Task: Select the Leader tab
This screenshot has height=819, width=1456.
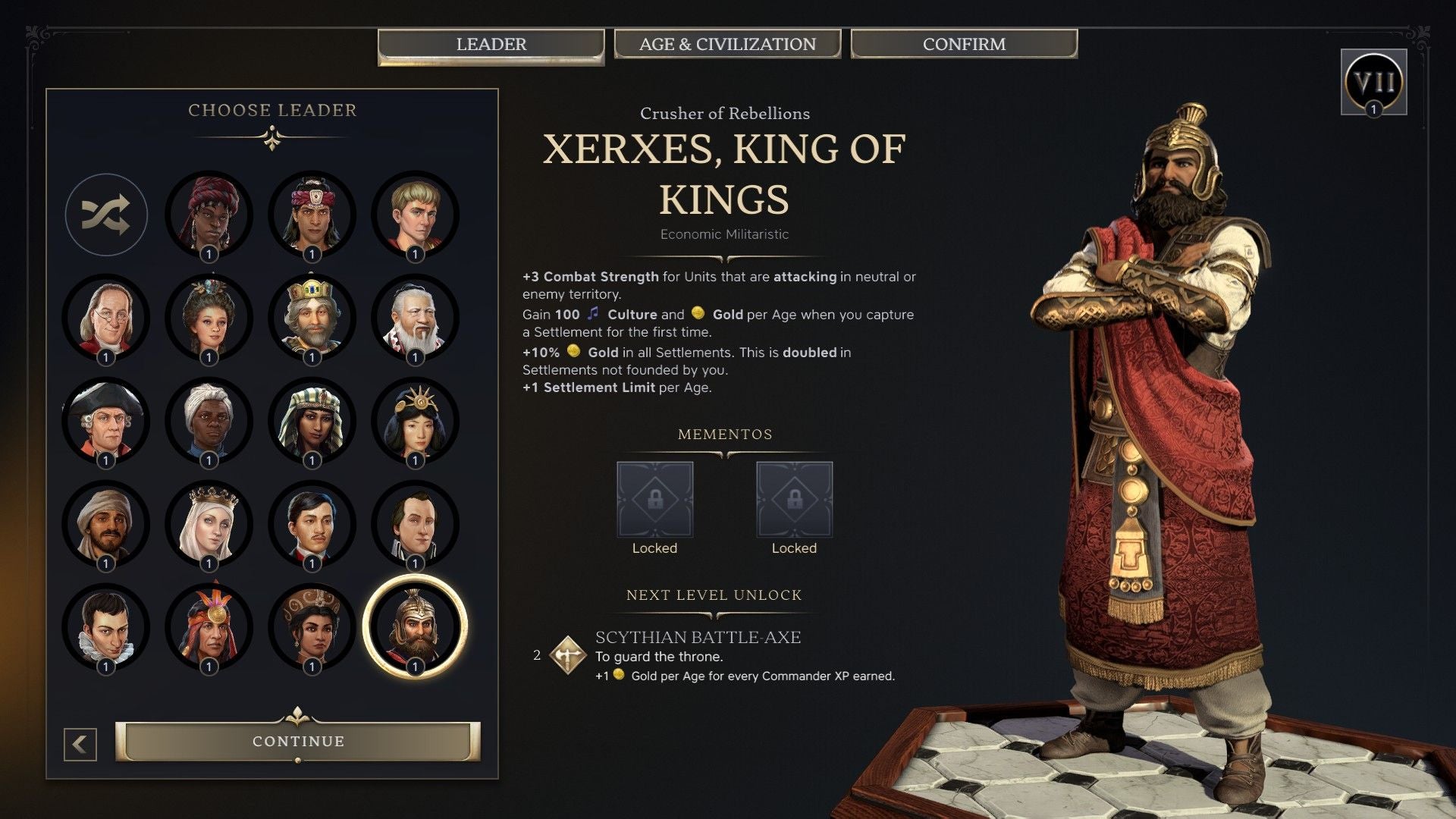Action: tap(491, 44)
